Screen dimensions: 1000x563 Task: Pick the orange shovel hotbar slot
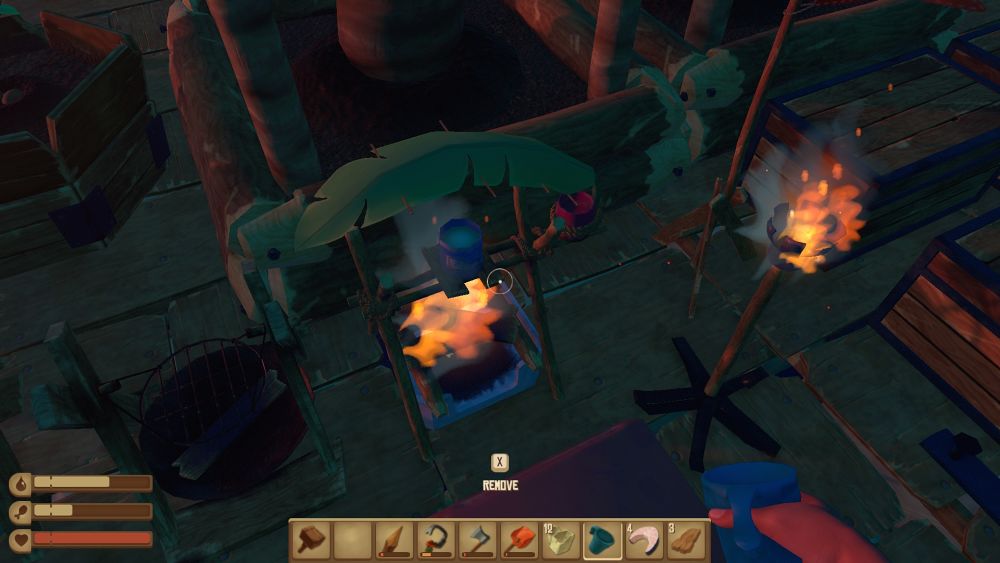click(x=519, y=541)
